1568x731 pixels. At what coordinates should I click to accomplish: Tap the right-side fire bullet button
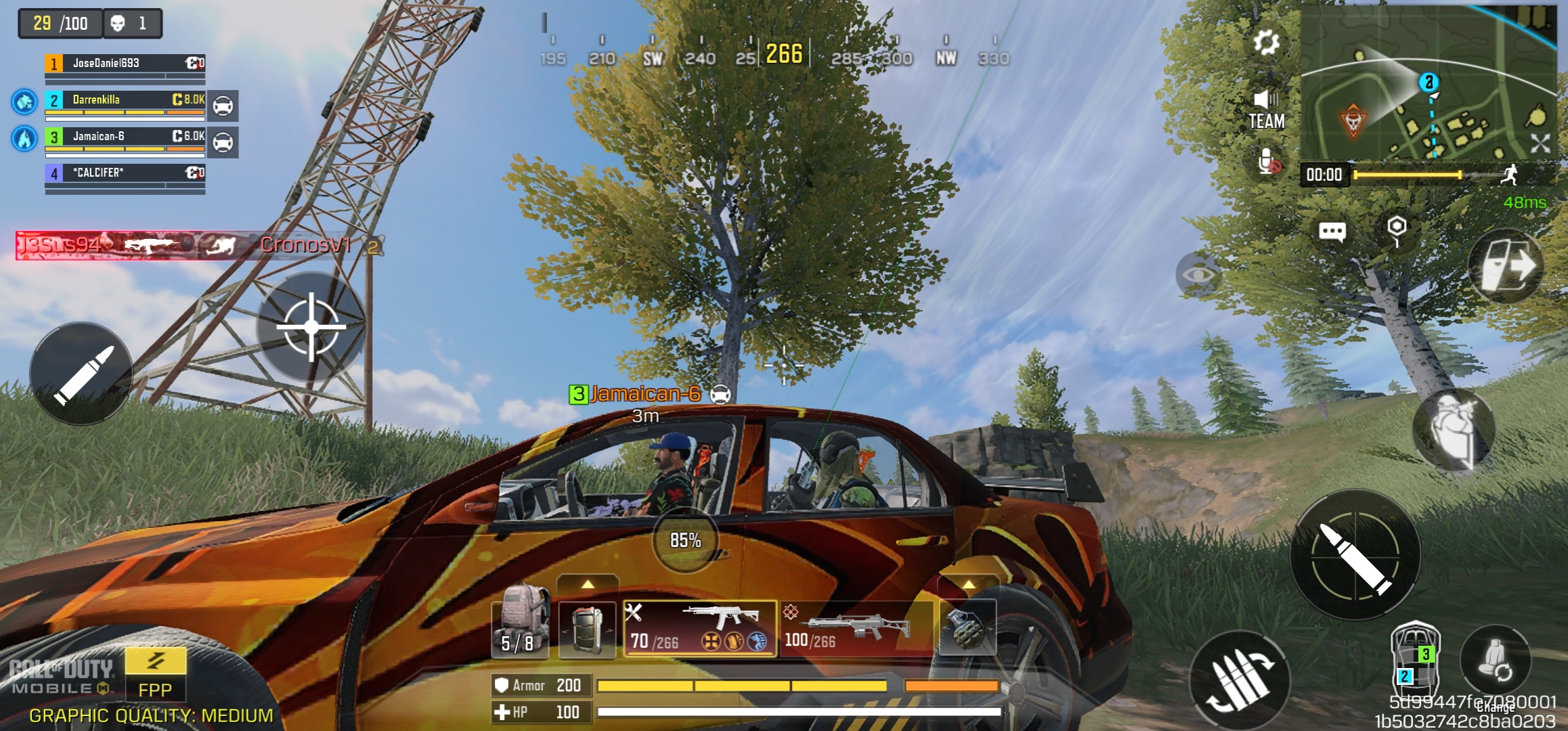[x=1355, y=555]
